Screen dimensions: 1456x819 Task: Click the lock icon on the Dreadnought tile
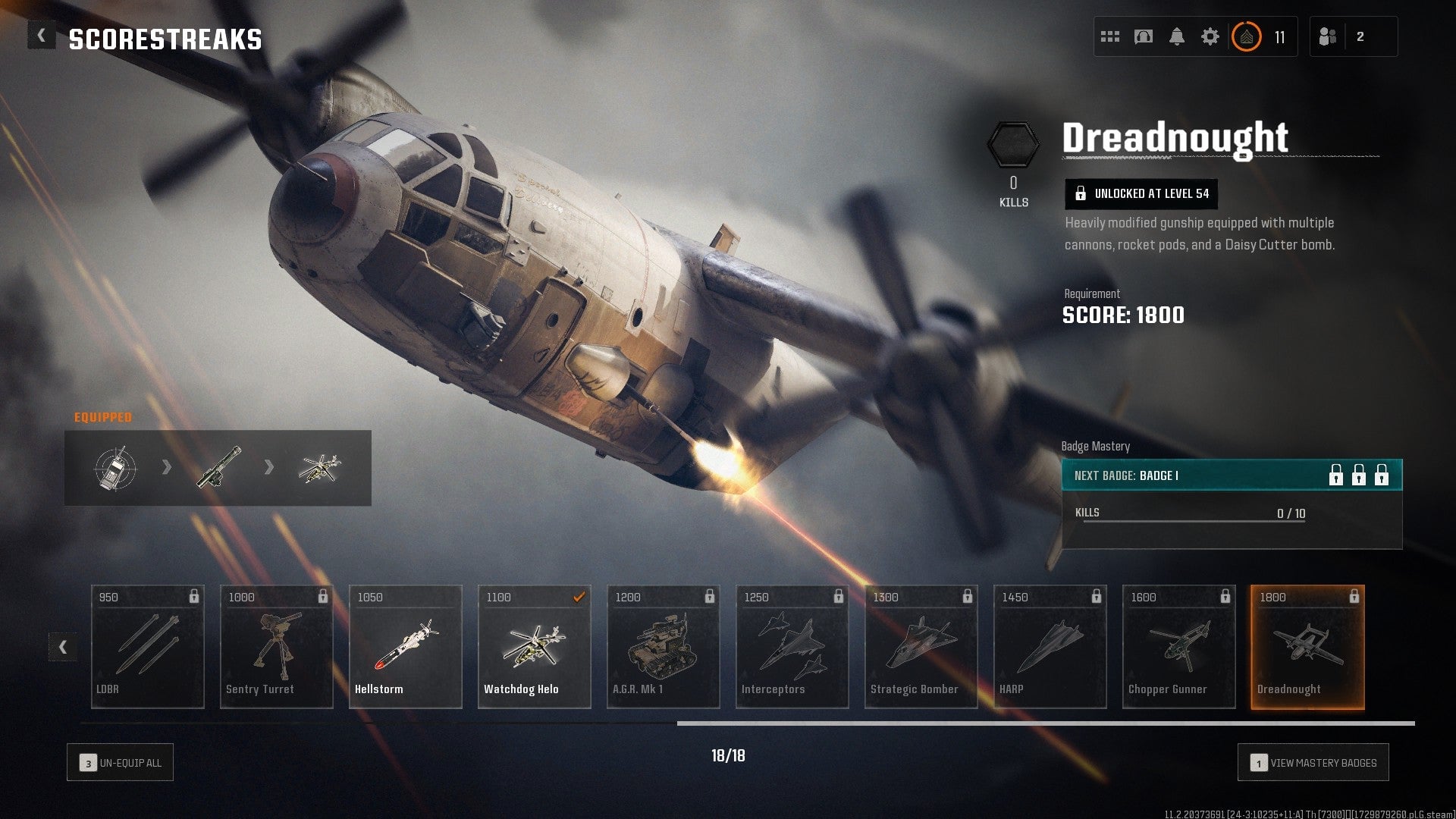pos(1355,598)
